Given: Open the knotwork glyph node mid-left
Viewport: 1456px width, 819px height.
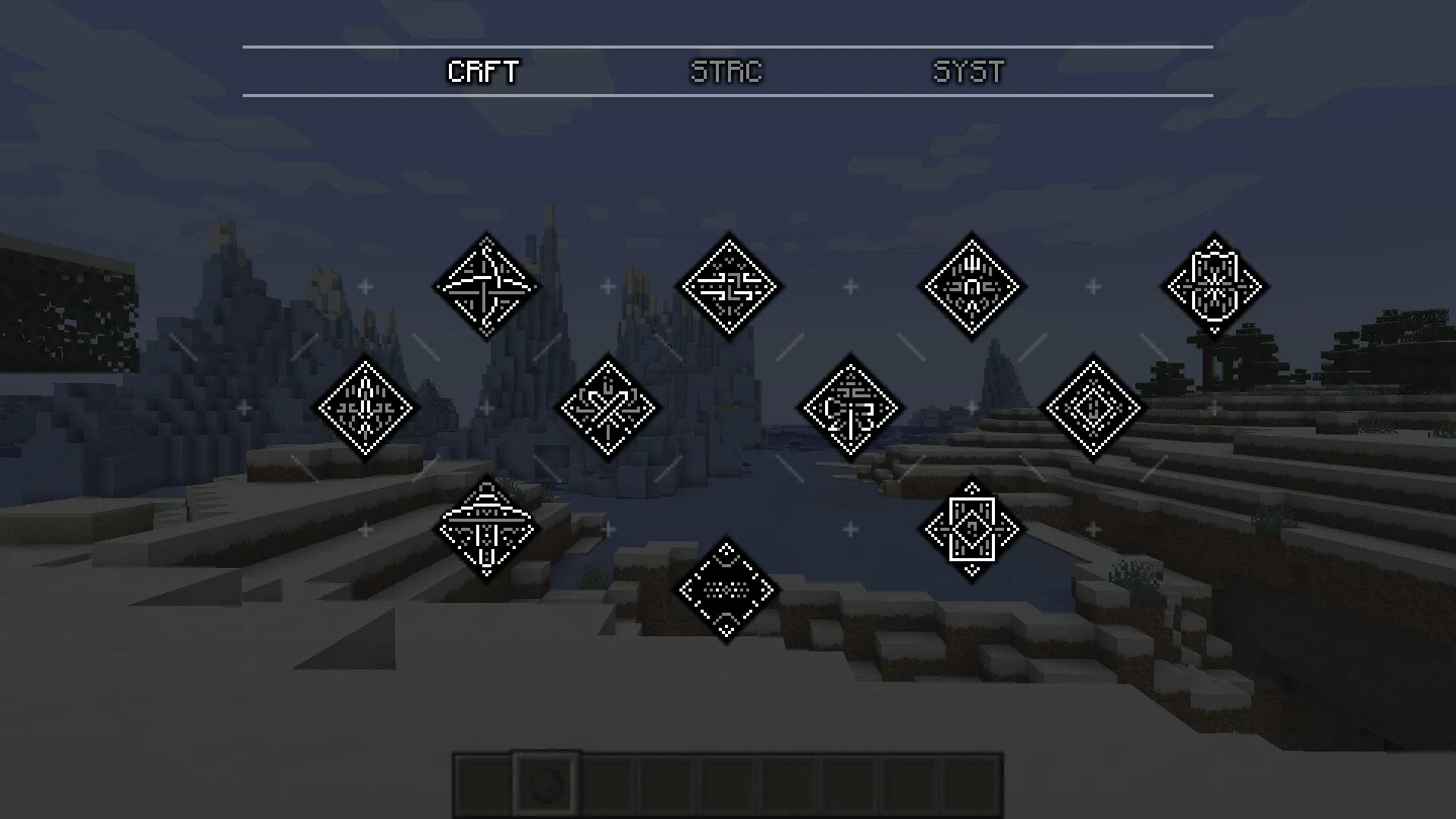Looking at the screenshot, I should tap(607, 407).
